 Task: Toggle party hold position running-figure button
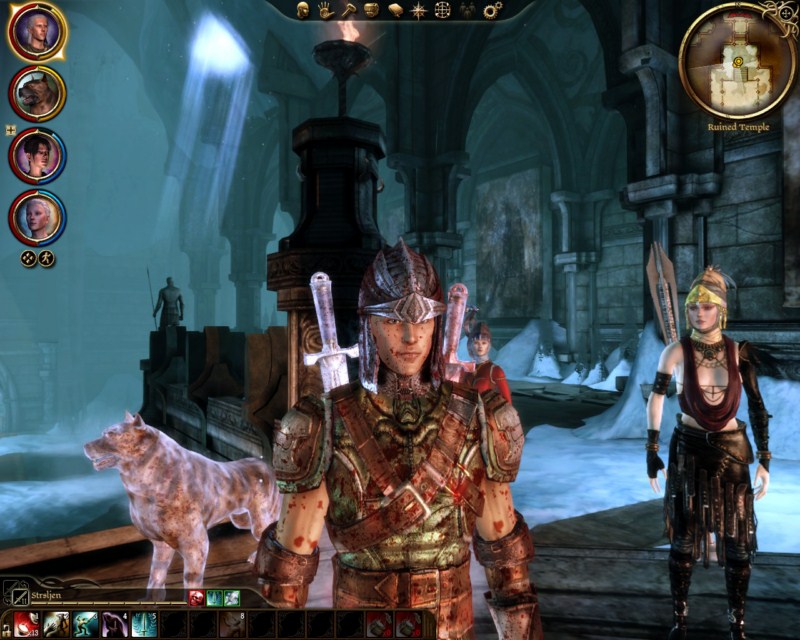click(46, 258)
